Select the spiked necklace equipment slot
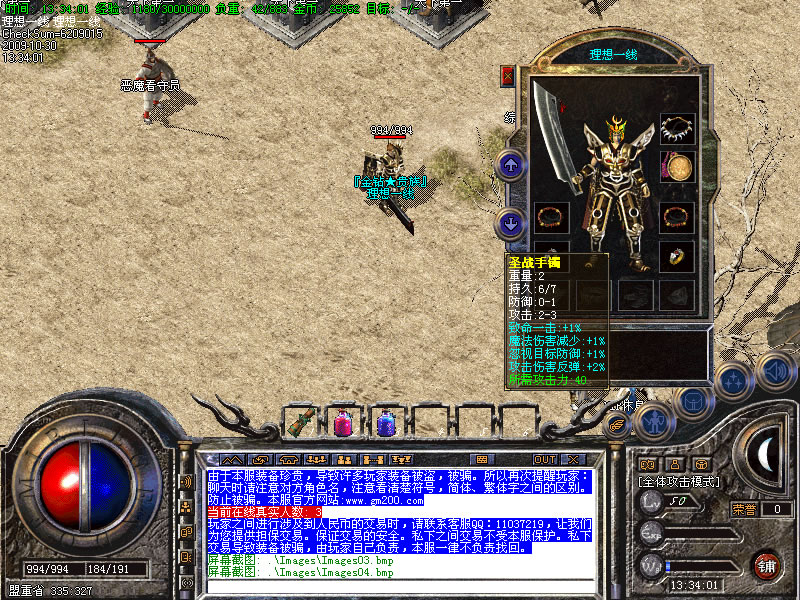 [677, 129]
